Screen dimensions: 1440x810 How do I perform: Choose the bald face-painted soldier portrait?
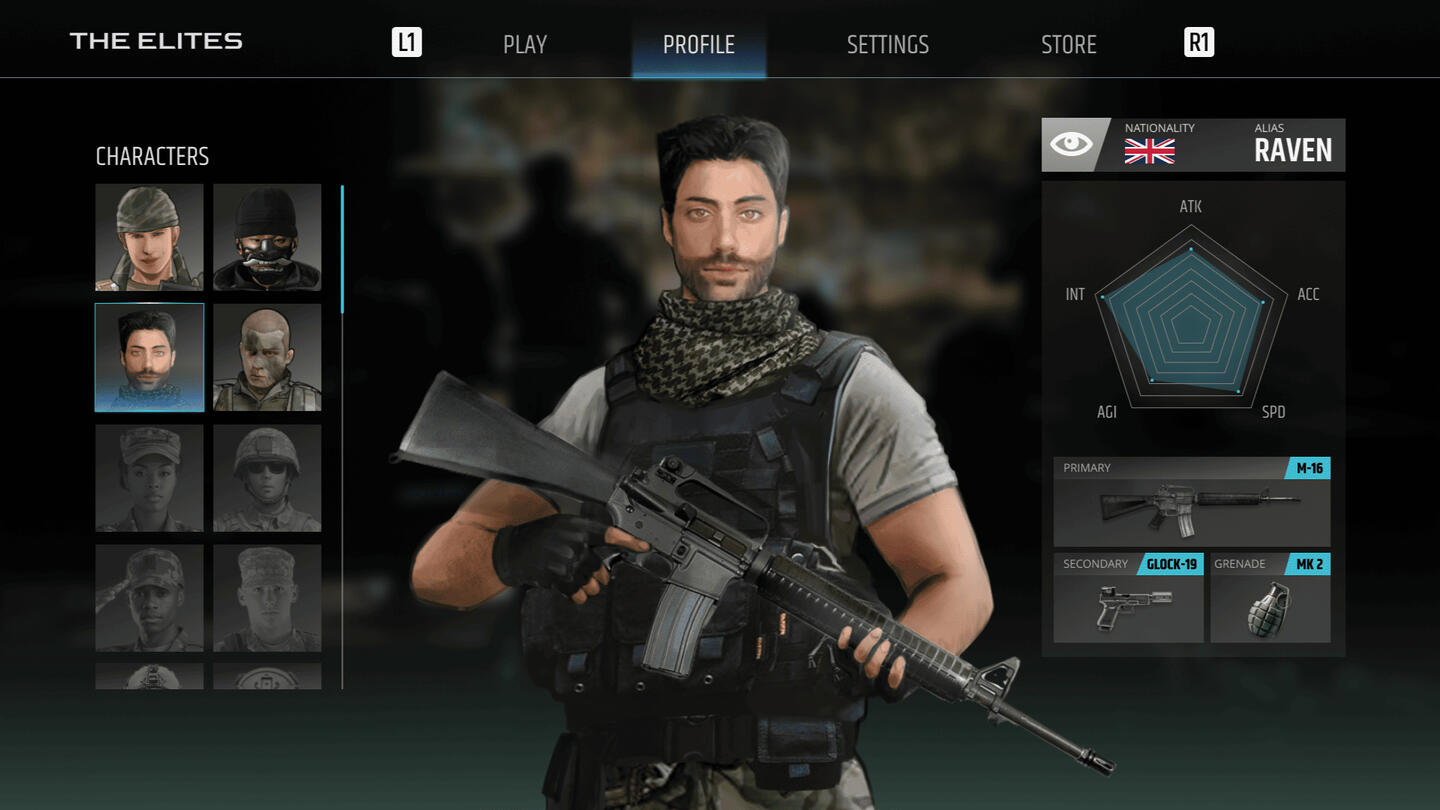(x=267, y=358)
